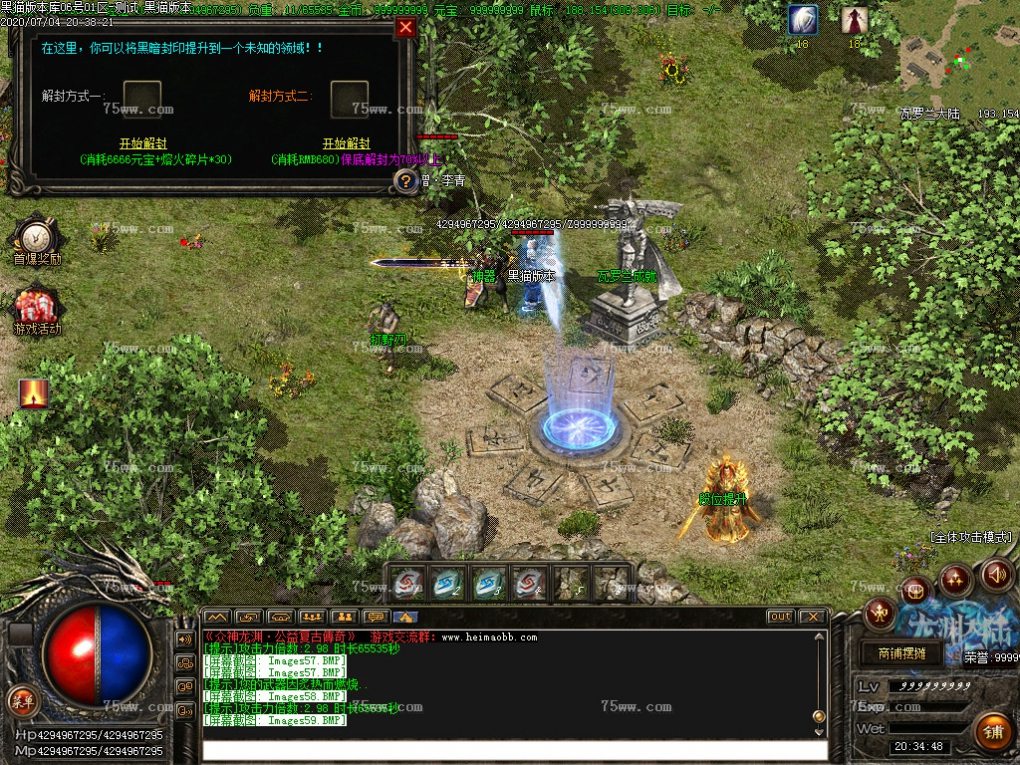This screenshot has width=1020, height=765.
Task: Click the item slot for 解封方式二
Action: point(349,98)
